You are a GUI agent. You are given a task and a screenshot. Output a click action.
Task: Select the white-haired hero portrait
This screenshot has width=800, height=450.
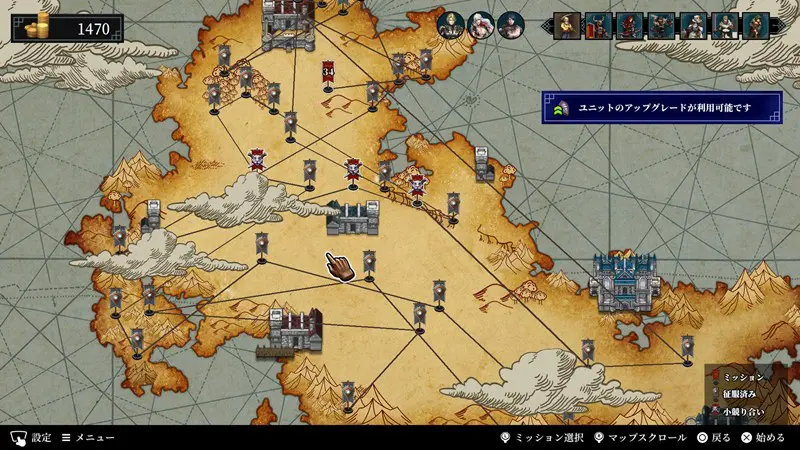[480, 25]
